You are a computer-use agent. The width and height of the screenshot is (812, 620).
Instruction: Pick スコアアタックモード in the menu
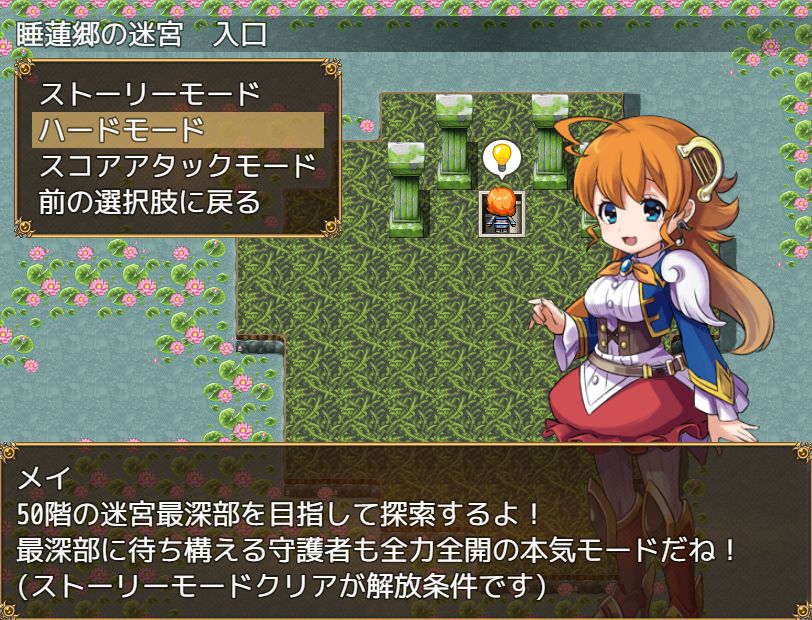(178, 165)
